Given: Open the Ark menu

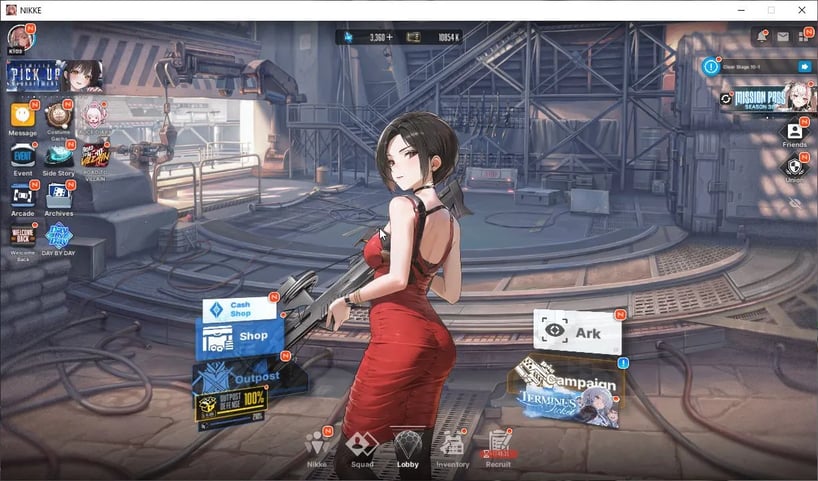Looking at the screenshot, I should (x=576, y=332).
